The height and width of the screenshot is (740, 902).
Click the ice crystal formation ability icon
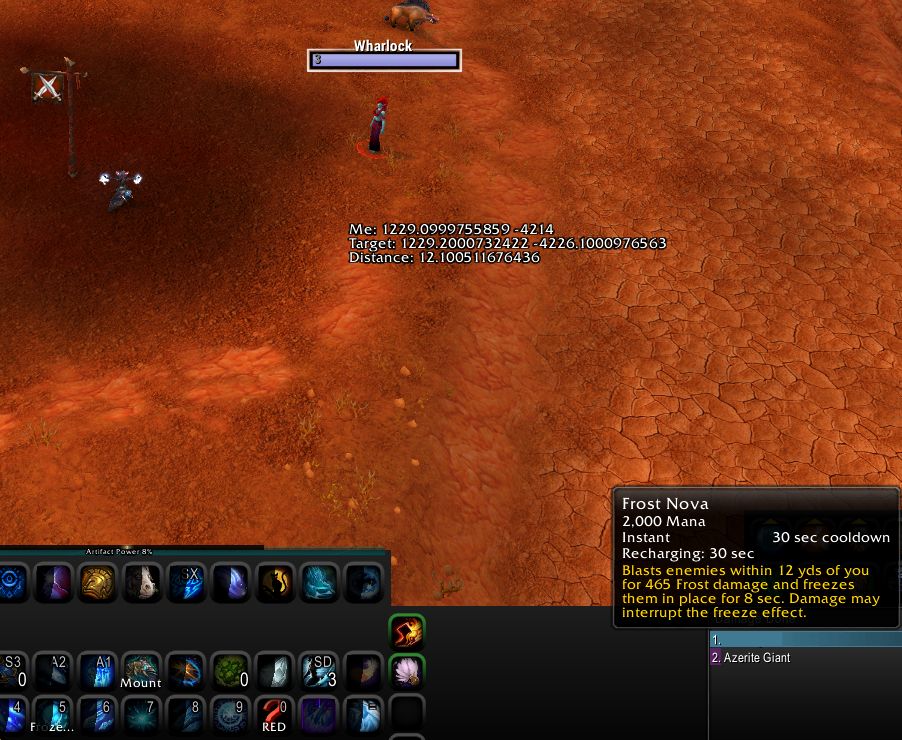pyautogui.click(x=319, y=583)
